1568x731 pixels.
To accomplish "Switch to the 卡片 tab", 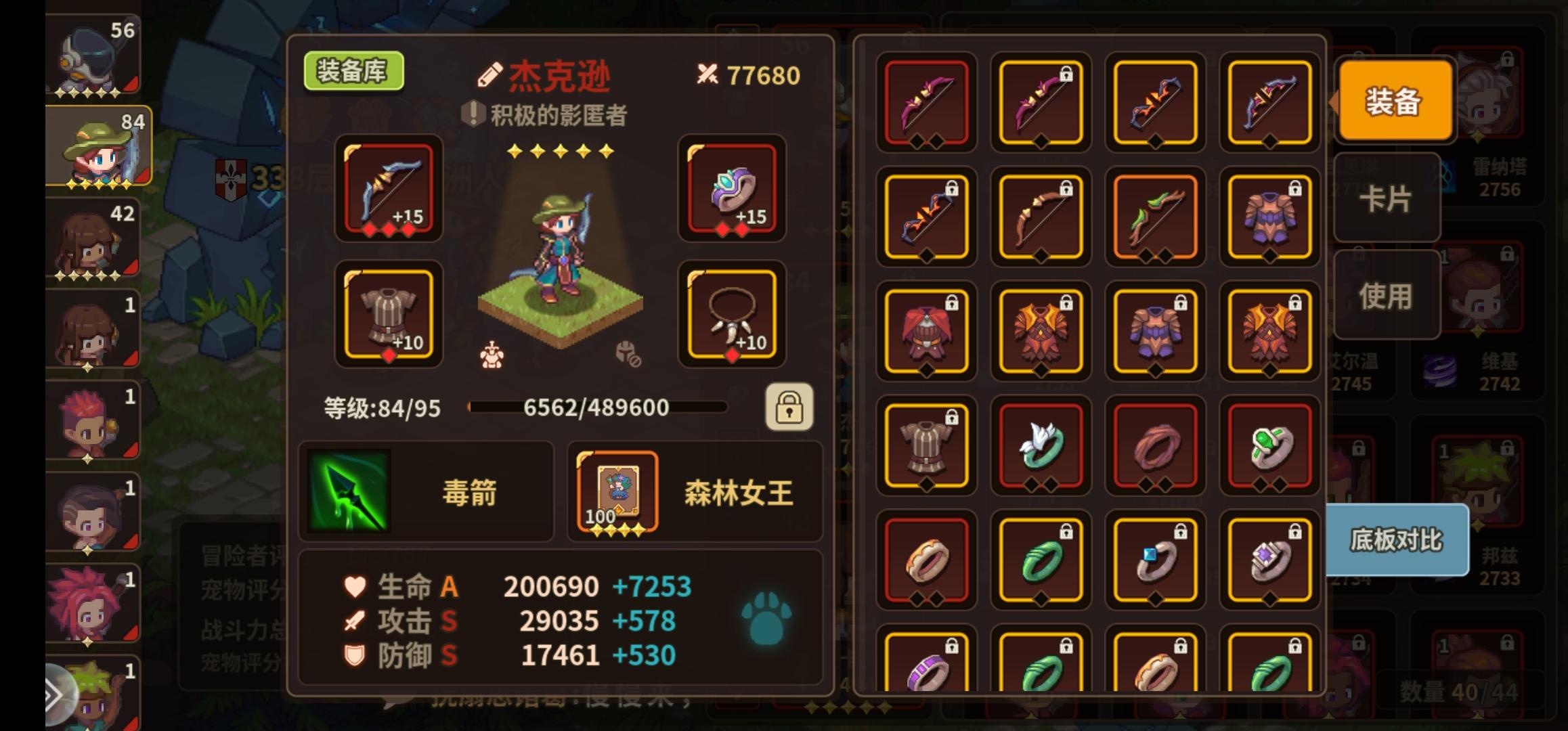I will [x=1387, y=196].
